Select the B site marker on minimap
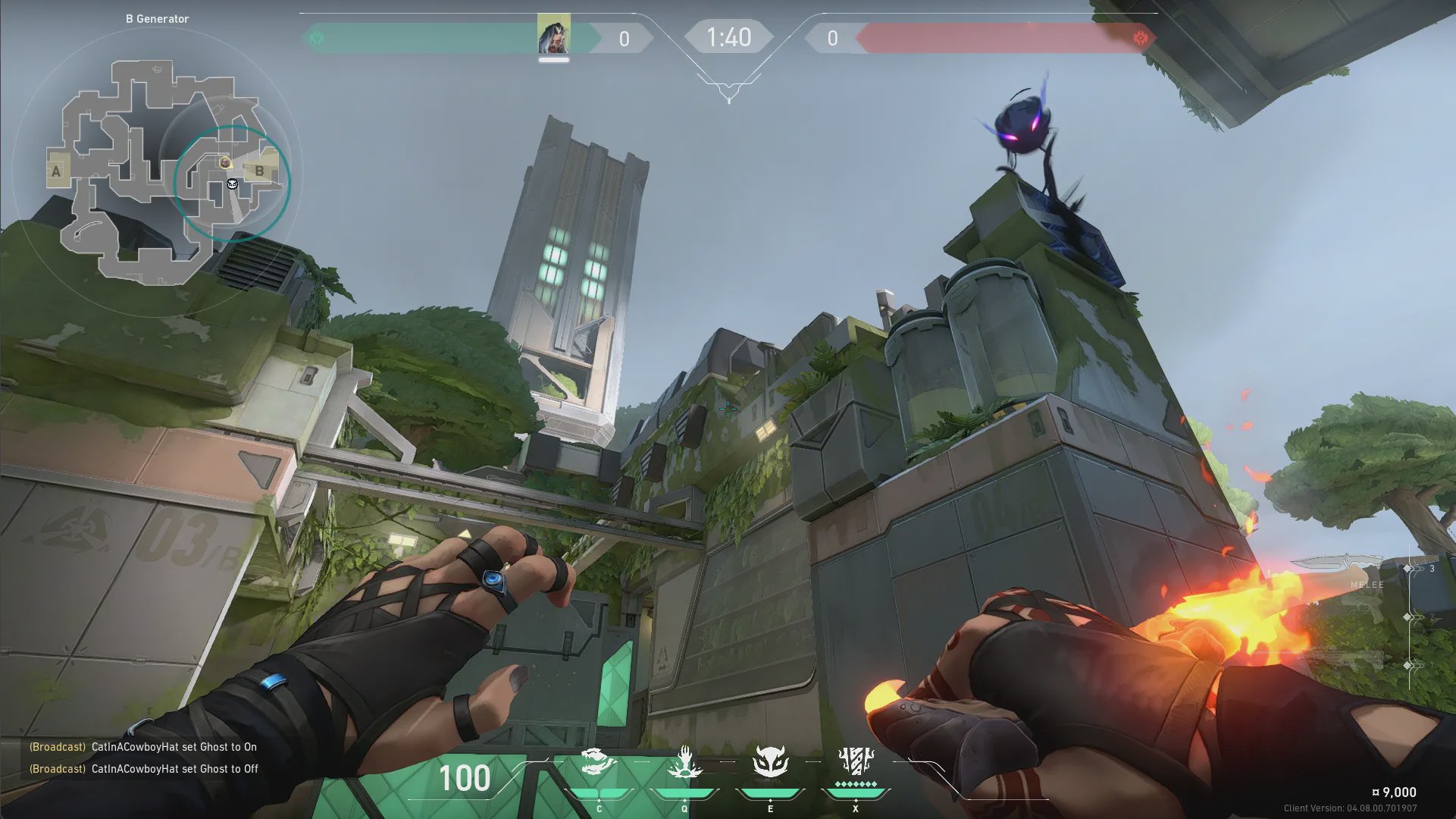 click(x=259, y=171)
